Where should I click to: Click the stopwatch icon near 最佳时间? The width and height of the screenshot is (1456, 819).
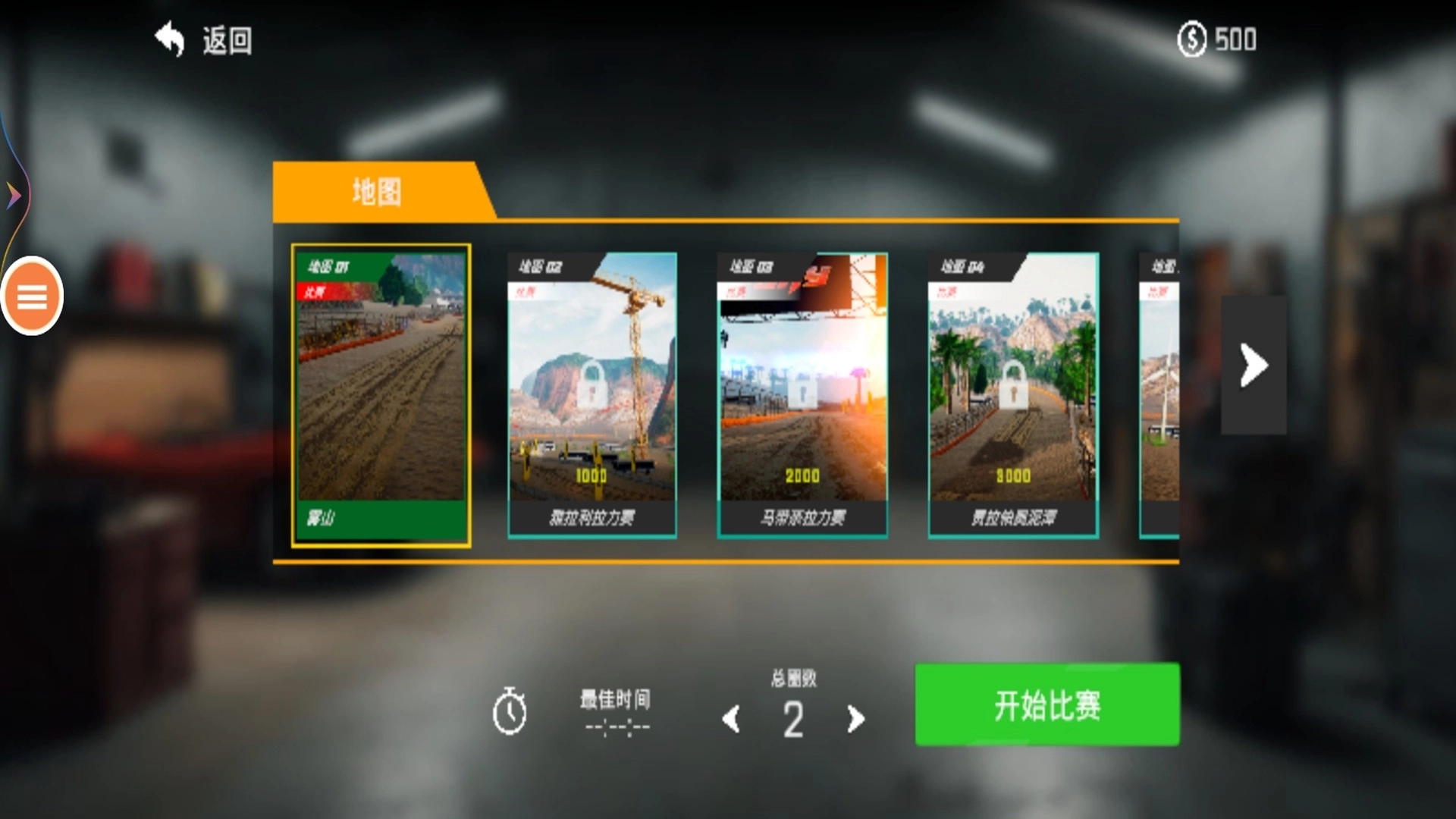pos(510,711)
